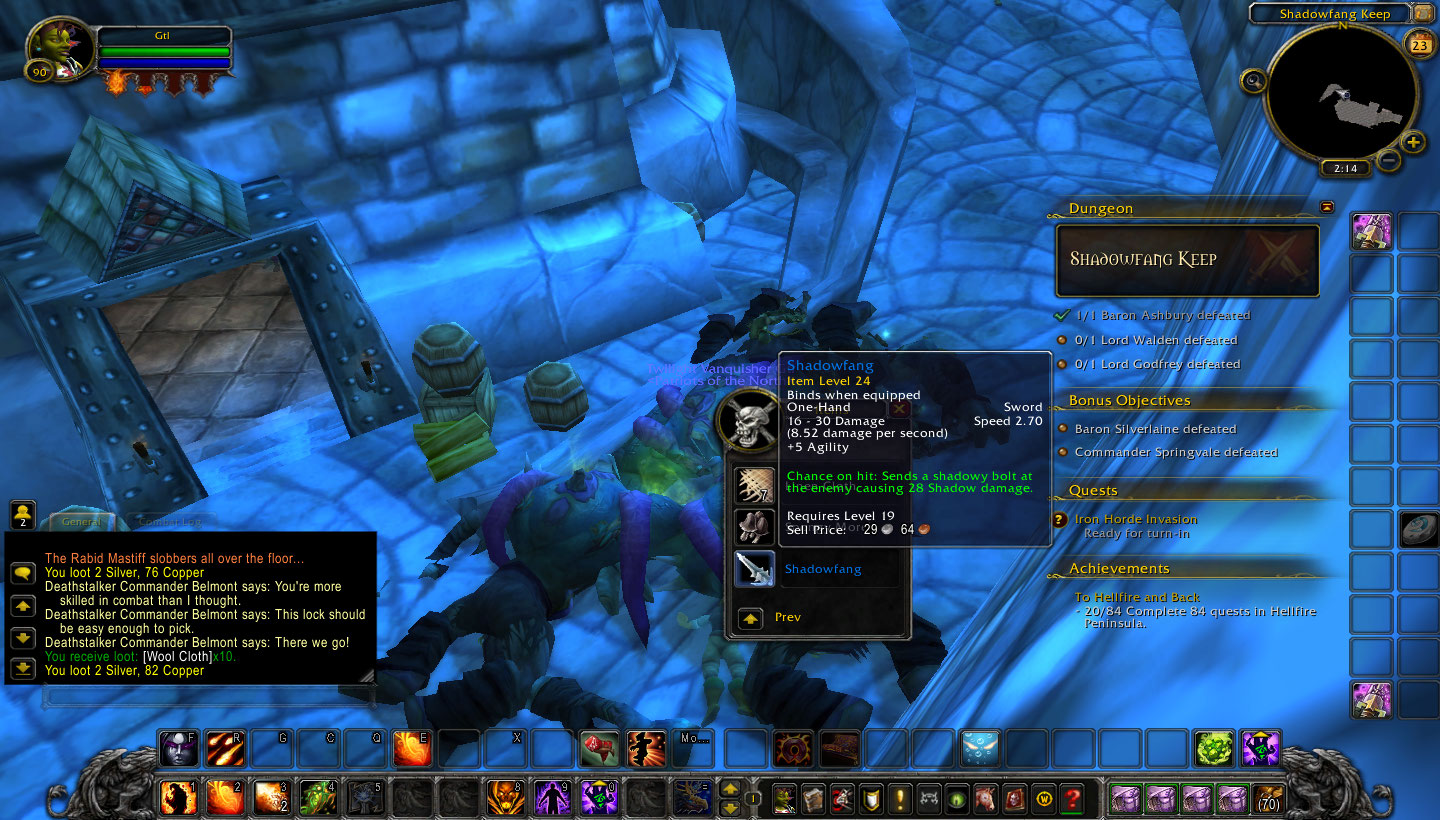This screenshot has height=820, width=1440.
Task: Open the yellow exclamation quest log button
Action: [x=899, y=798]
